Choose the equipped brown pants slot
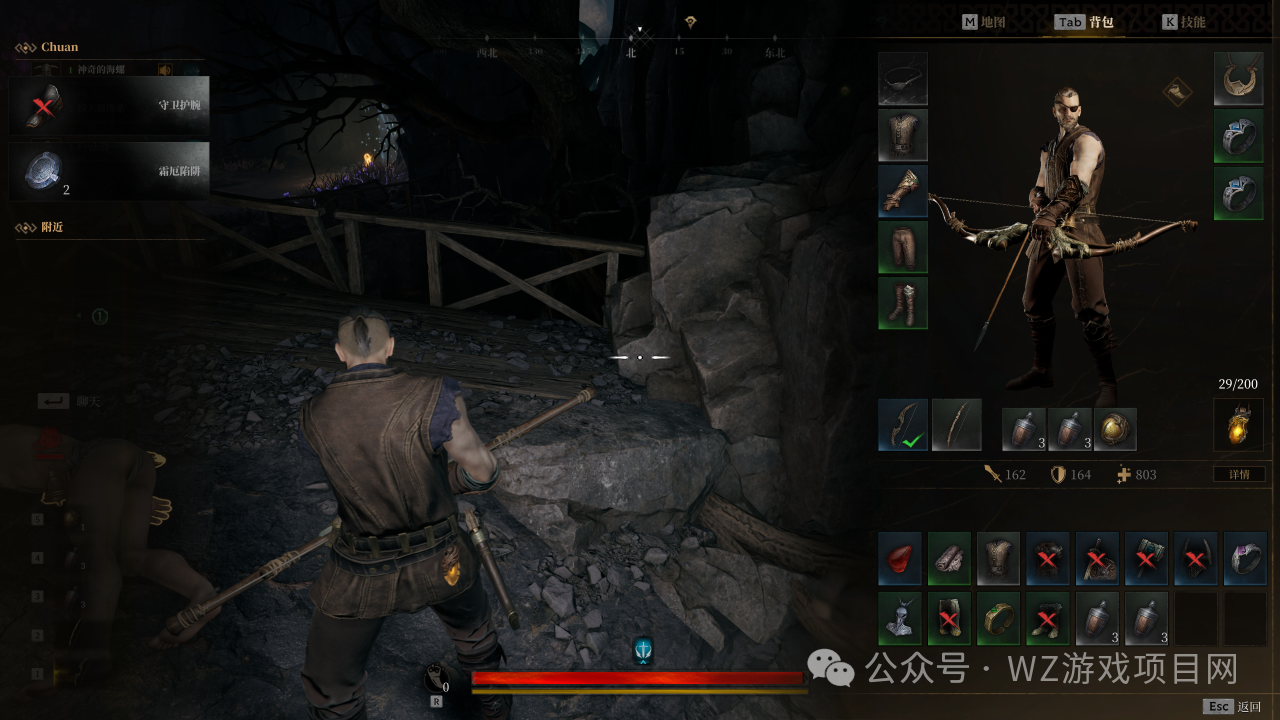Image resolution: width=1280 pixels, height=720 pixels. click(903, 247)
